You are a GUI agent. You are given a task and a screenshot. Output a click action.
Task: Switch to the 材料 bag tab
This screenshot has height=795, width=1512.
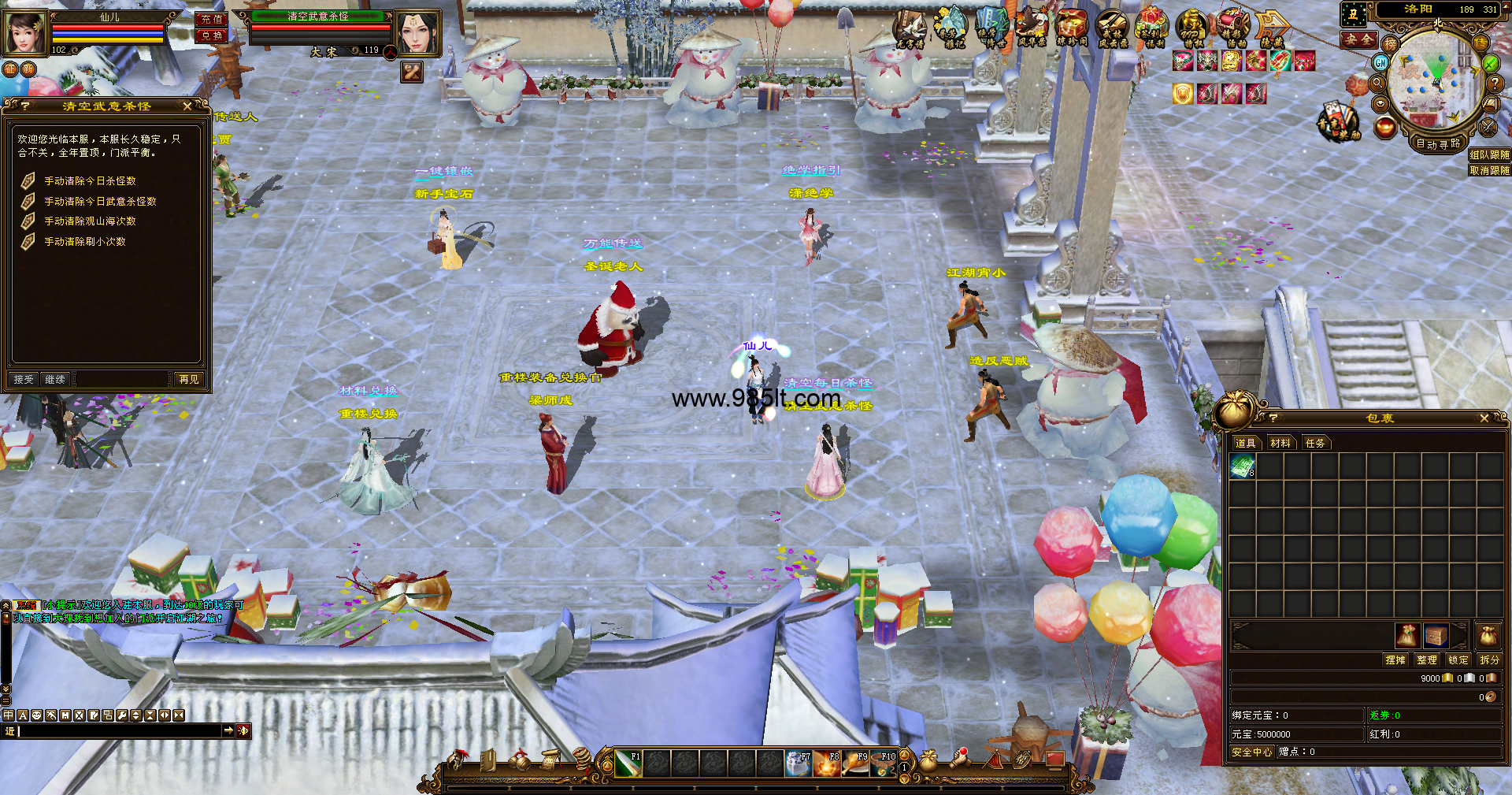(x=1280, y=444)
